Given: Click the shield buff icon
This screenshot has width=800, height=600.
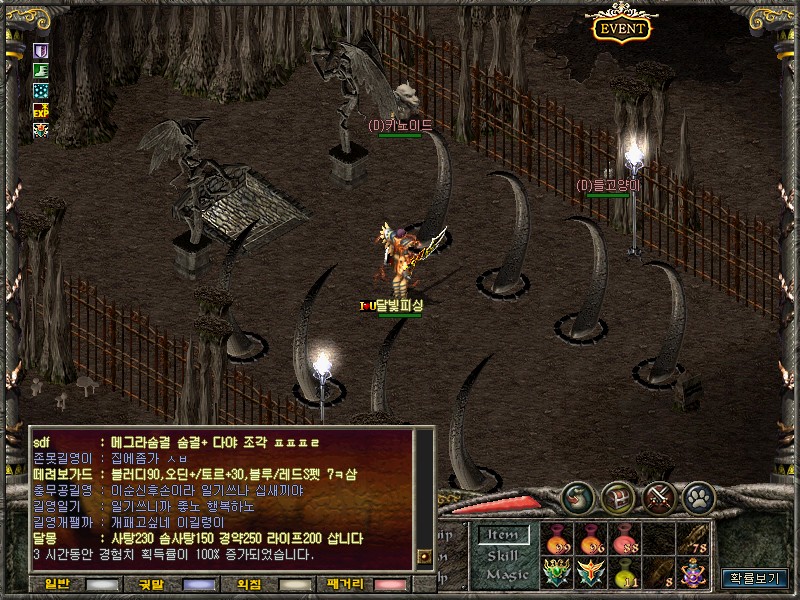Looking at the screenshot, I should [x=41, y=50].
